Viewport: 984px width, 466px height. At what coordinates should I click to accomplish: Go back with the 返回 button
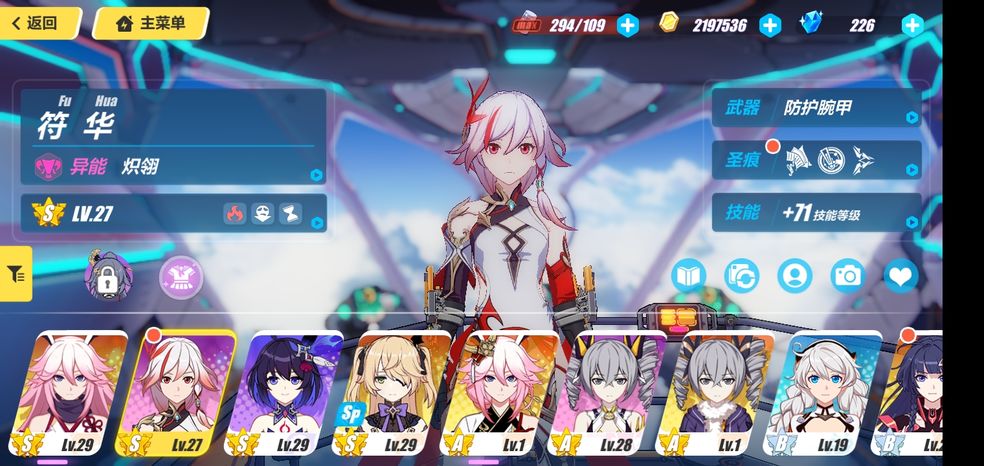tap(40, 23)
